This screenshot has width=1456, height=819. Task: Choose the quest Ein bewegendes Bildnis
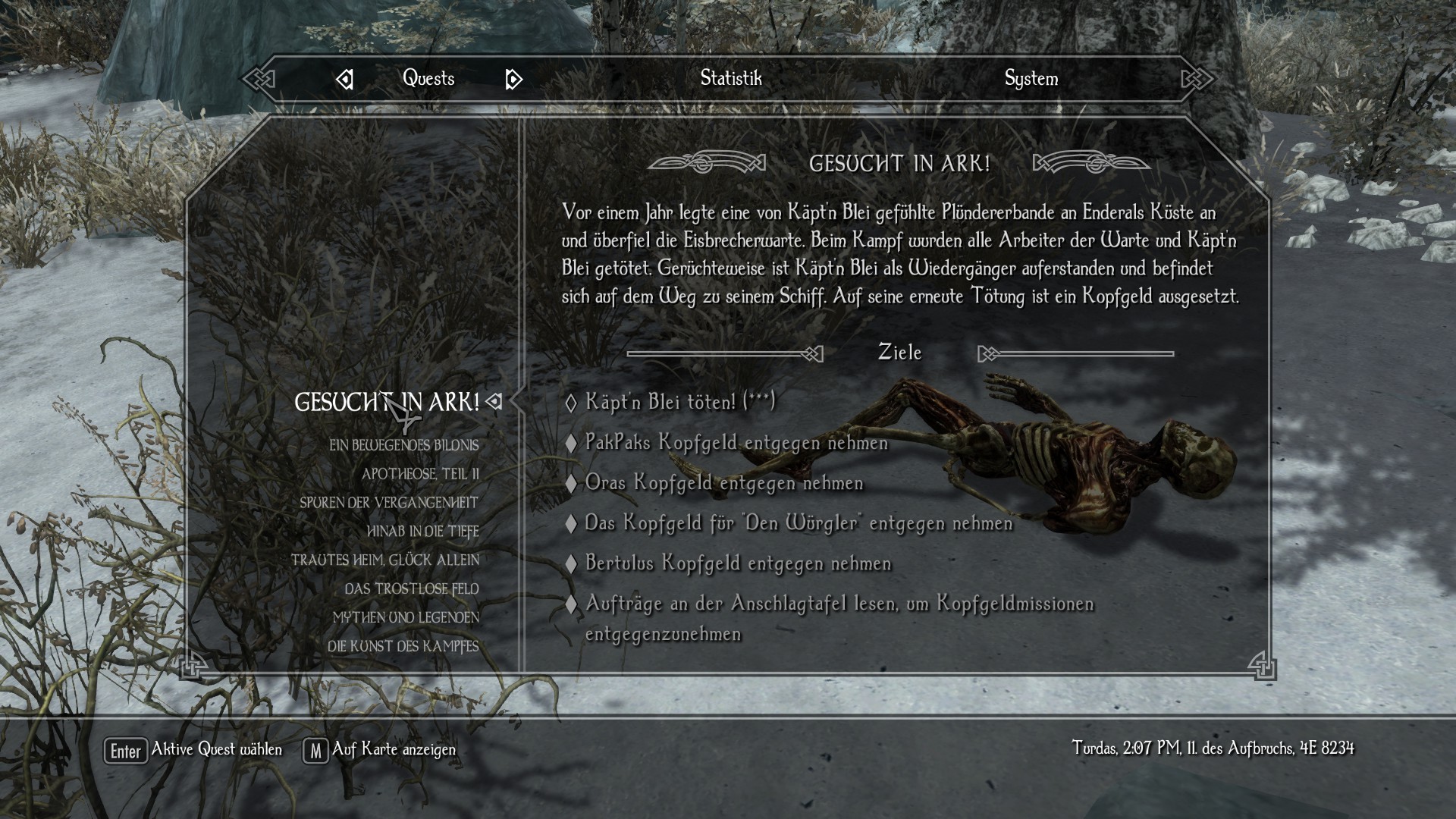(403, 445)
